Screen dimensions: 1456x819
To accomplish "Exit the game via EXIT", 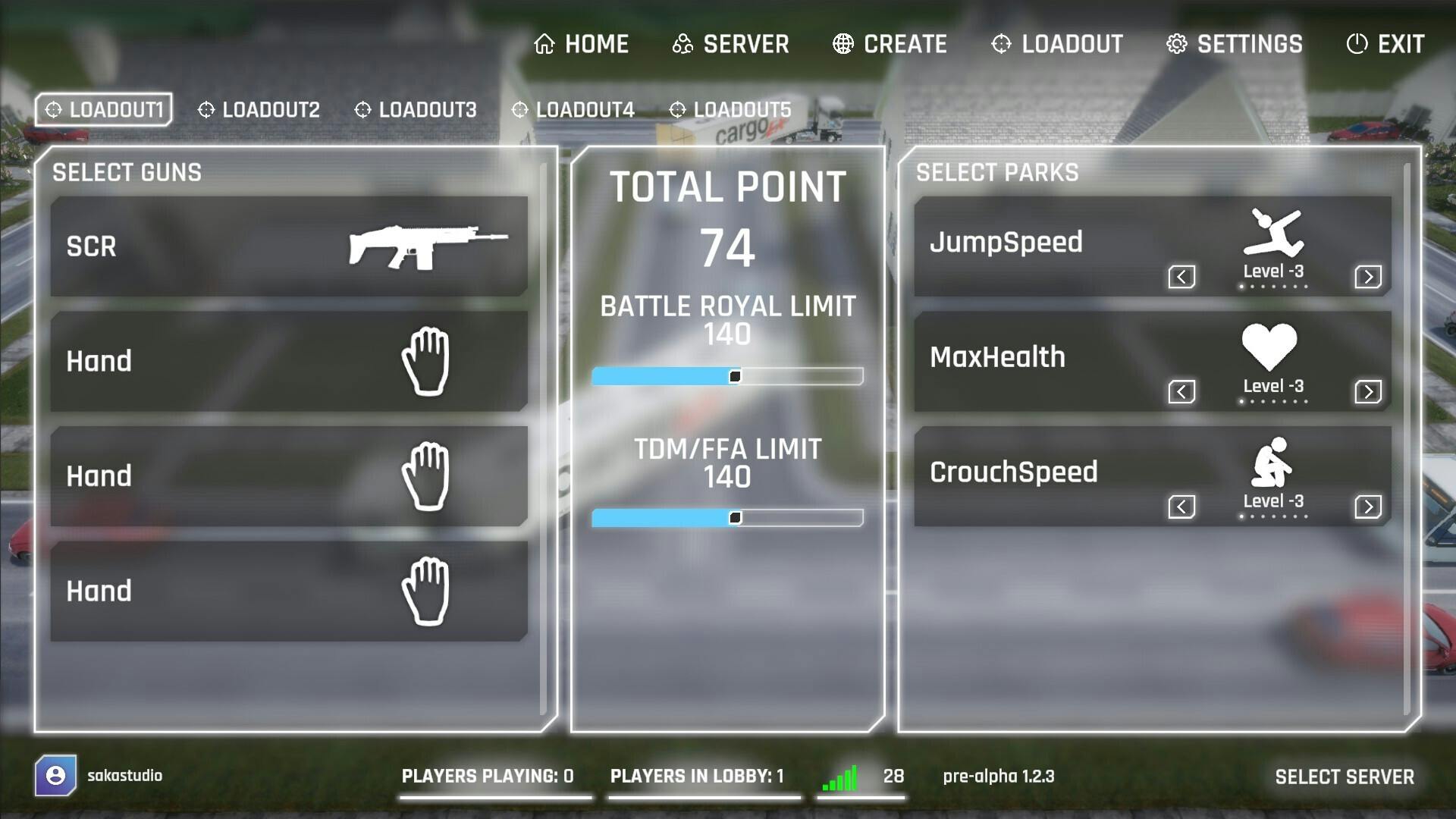I will click(1385, 44).
